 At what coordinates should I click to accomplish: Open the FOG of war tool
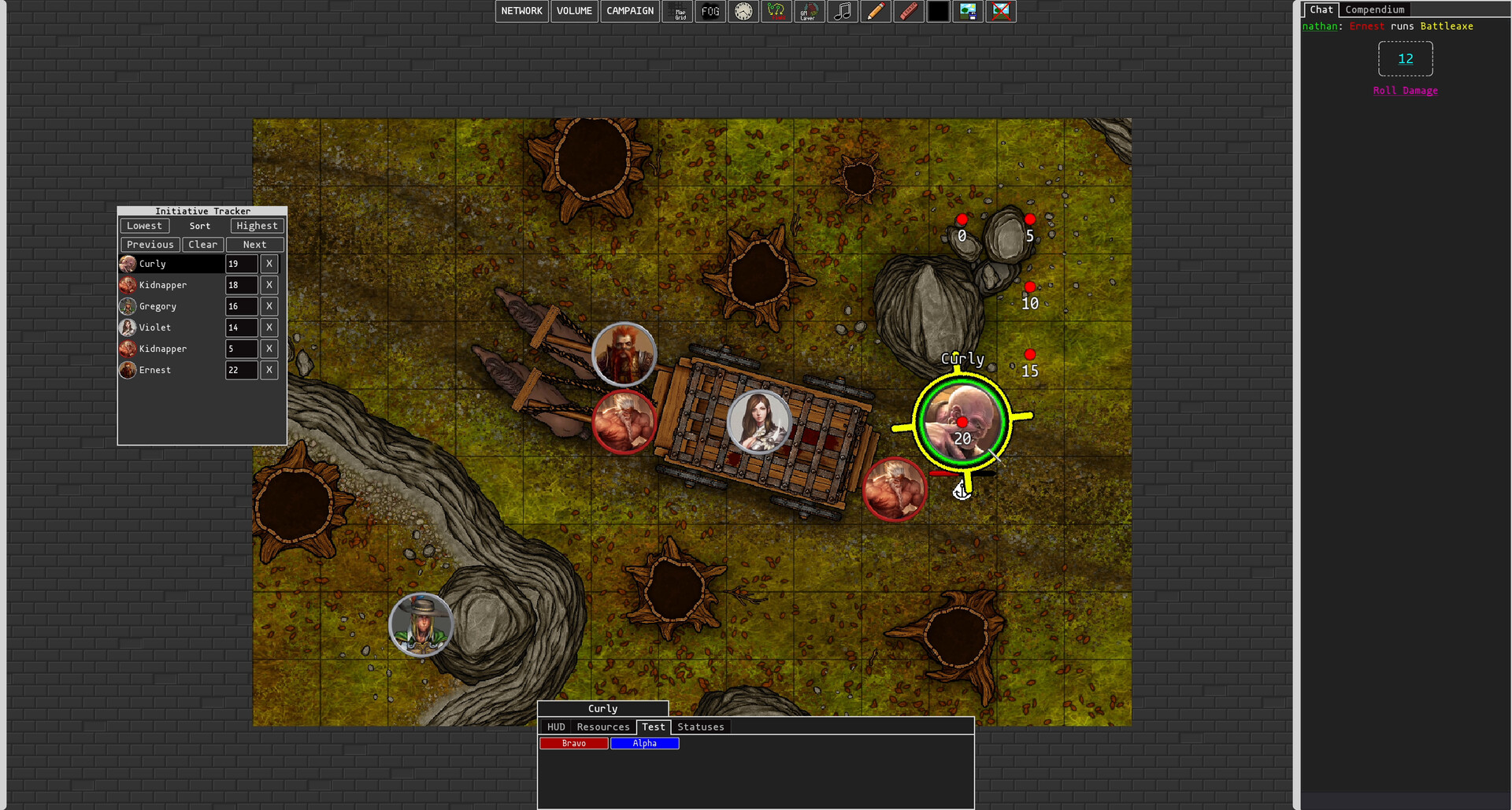710,11
